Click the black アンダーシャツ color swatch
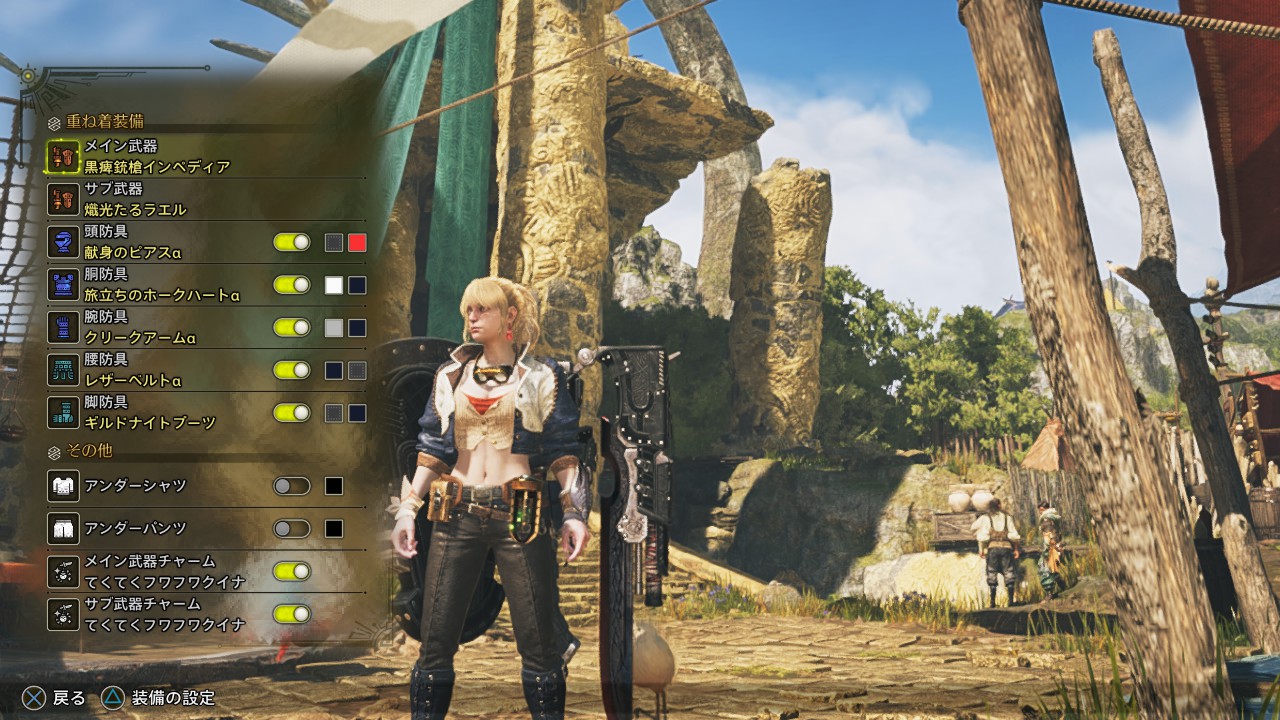 334,486
